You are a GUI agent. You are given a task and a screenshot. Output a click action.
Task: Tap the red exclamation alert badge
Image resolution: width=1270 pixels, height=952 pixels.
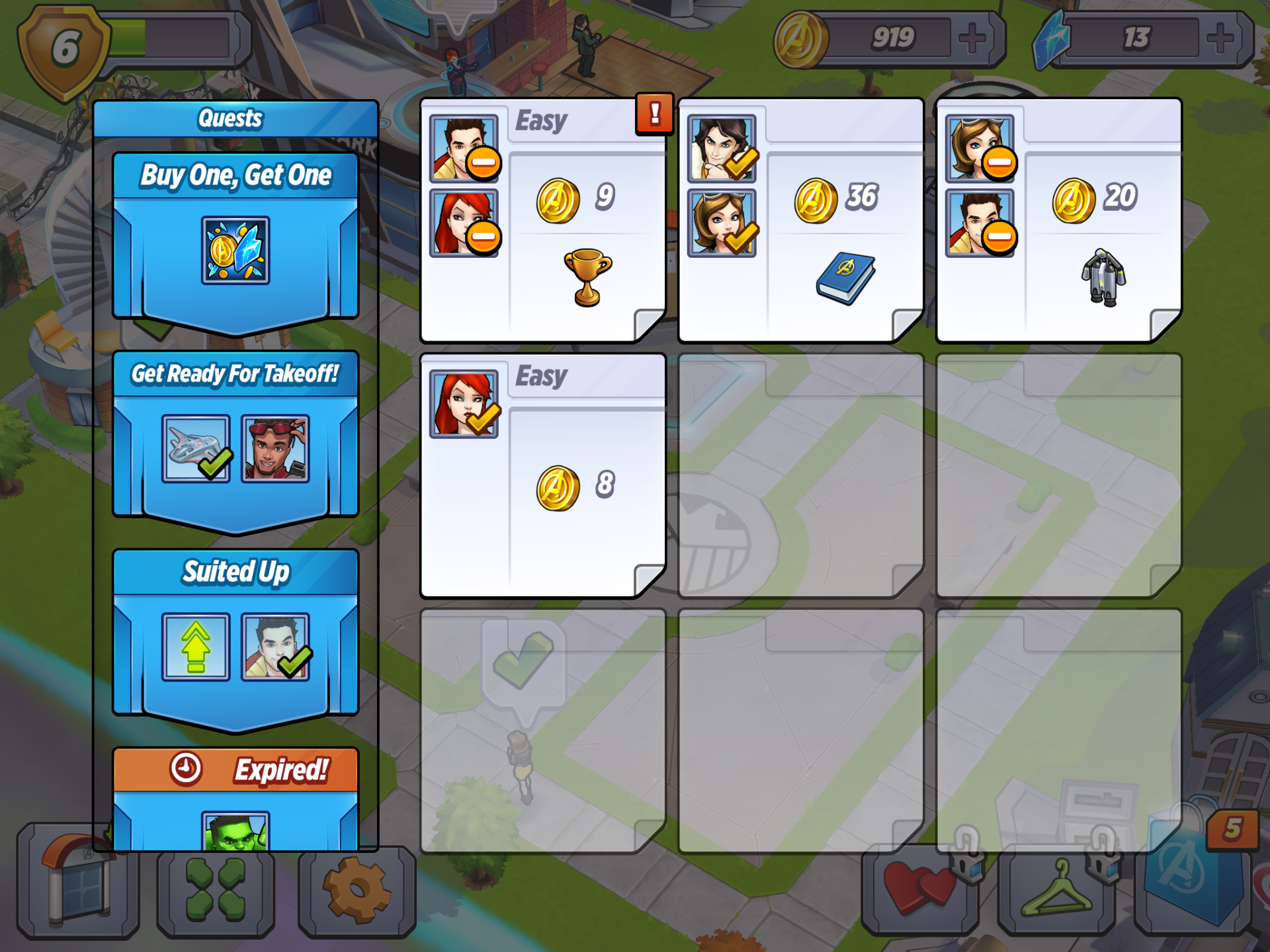click(x=654, y=114)
